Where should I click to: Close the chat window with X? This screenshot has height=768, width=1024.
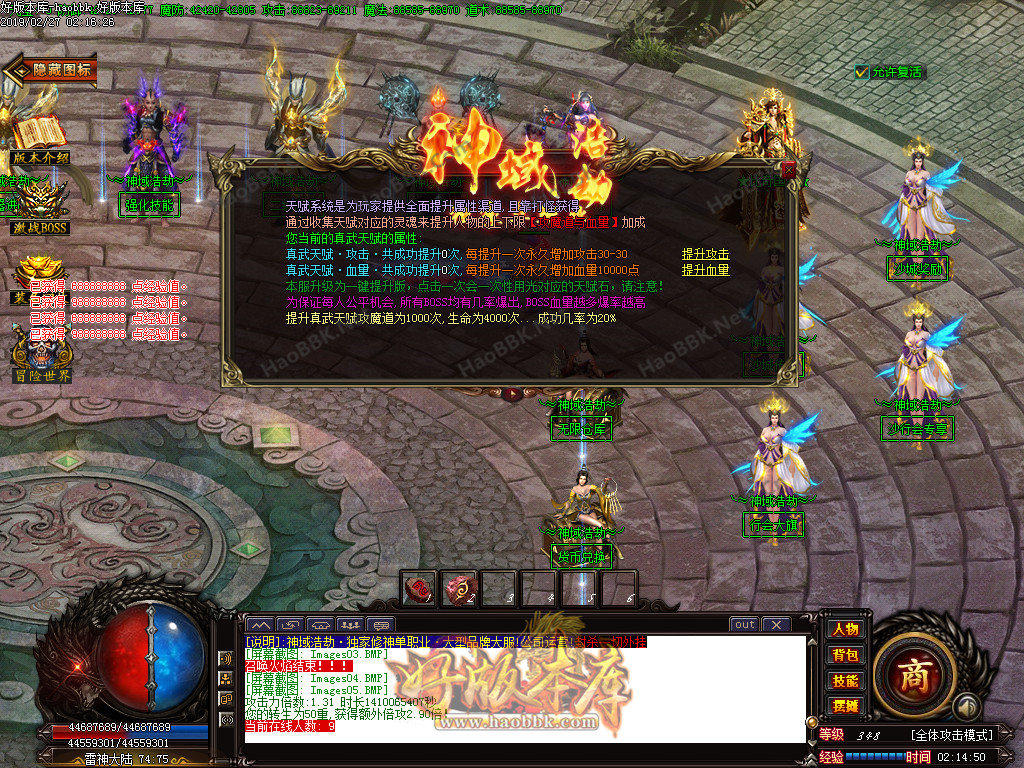(776, 625)
